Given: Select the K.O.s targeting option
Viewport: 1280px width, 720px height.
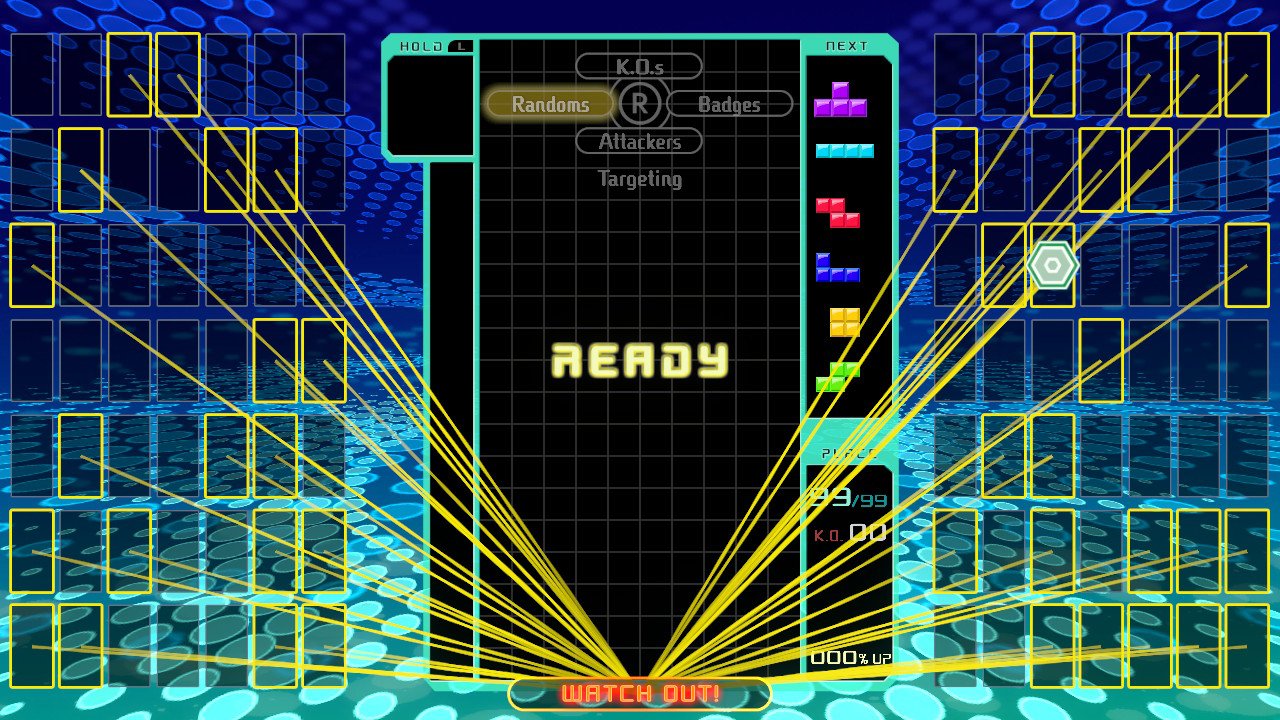Looking at the screenshot, I should point(639,67).
